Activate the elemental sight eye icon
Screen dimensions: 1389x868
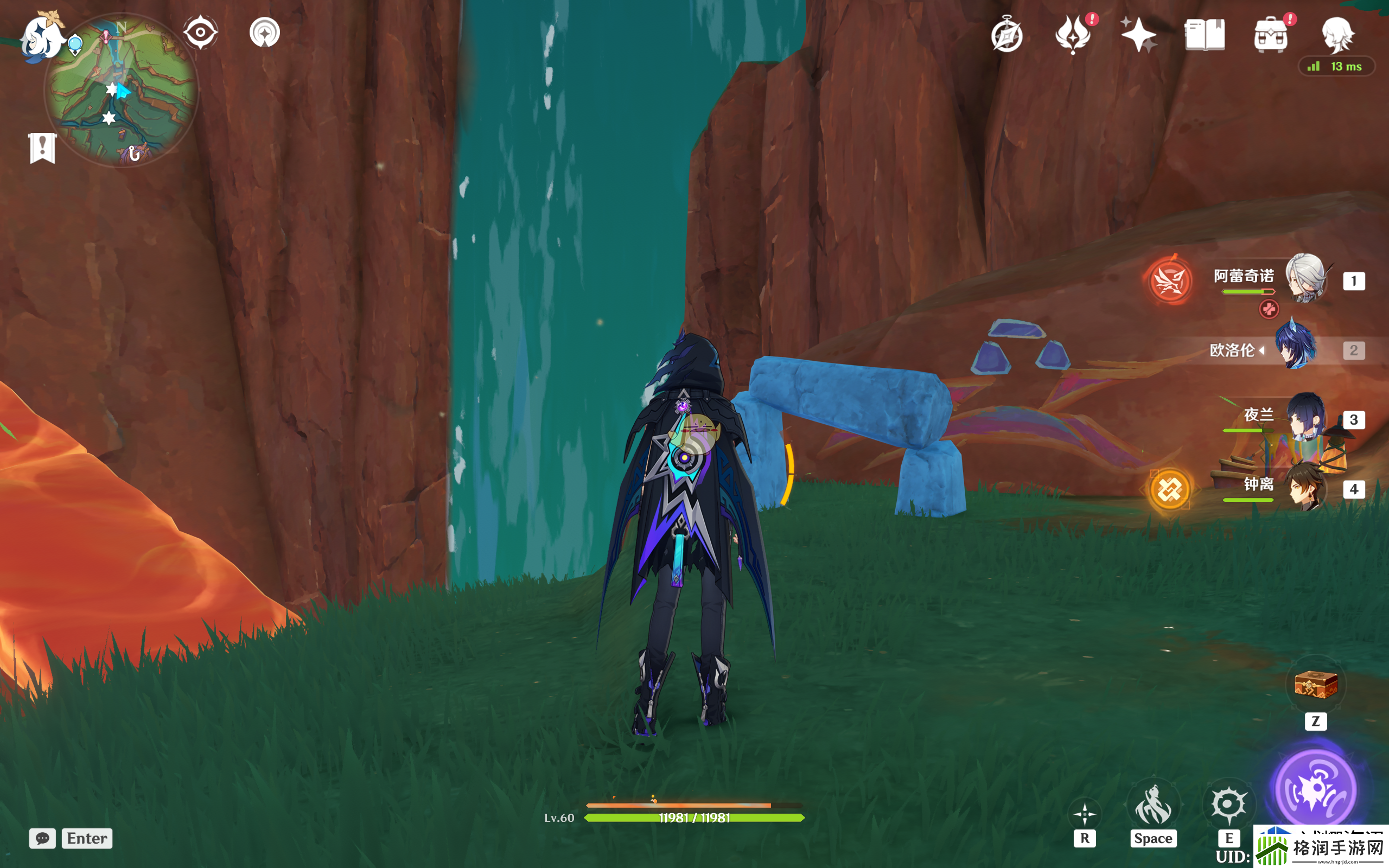tap(200, 32)
